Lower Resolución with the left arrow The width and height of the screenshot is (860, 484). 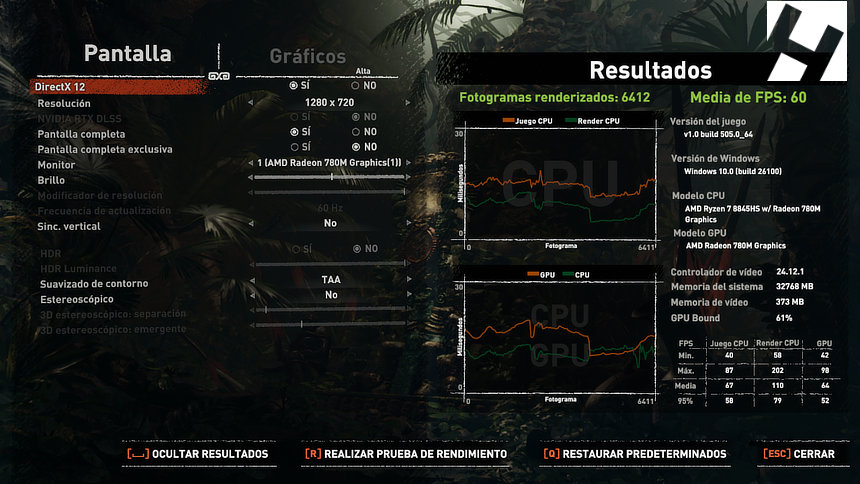(x=252, y=103)
